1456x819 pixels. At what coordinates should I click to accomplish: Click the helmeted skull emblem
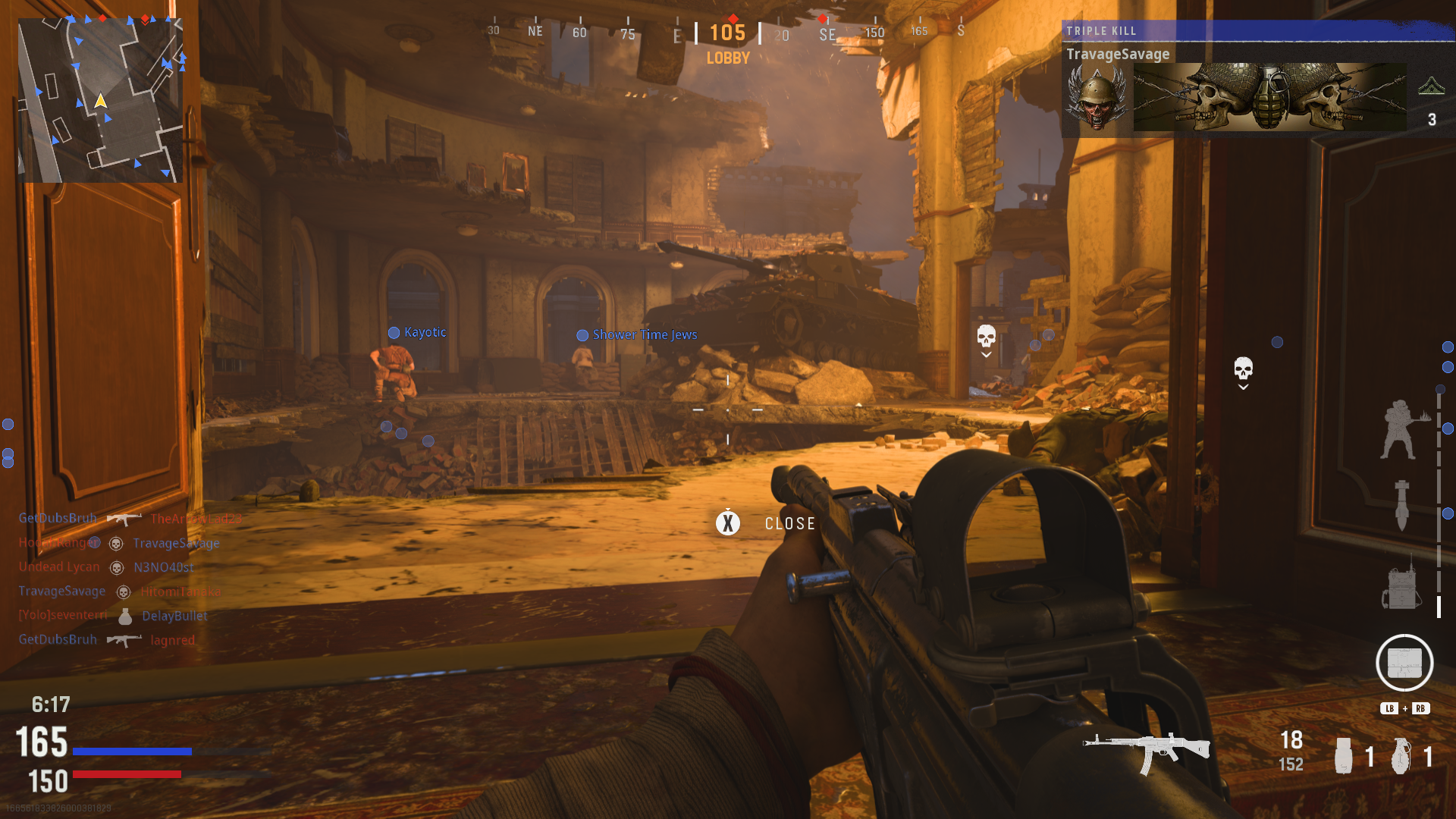click(x=1097, y=97)
